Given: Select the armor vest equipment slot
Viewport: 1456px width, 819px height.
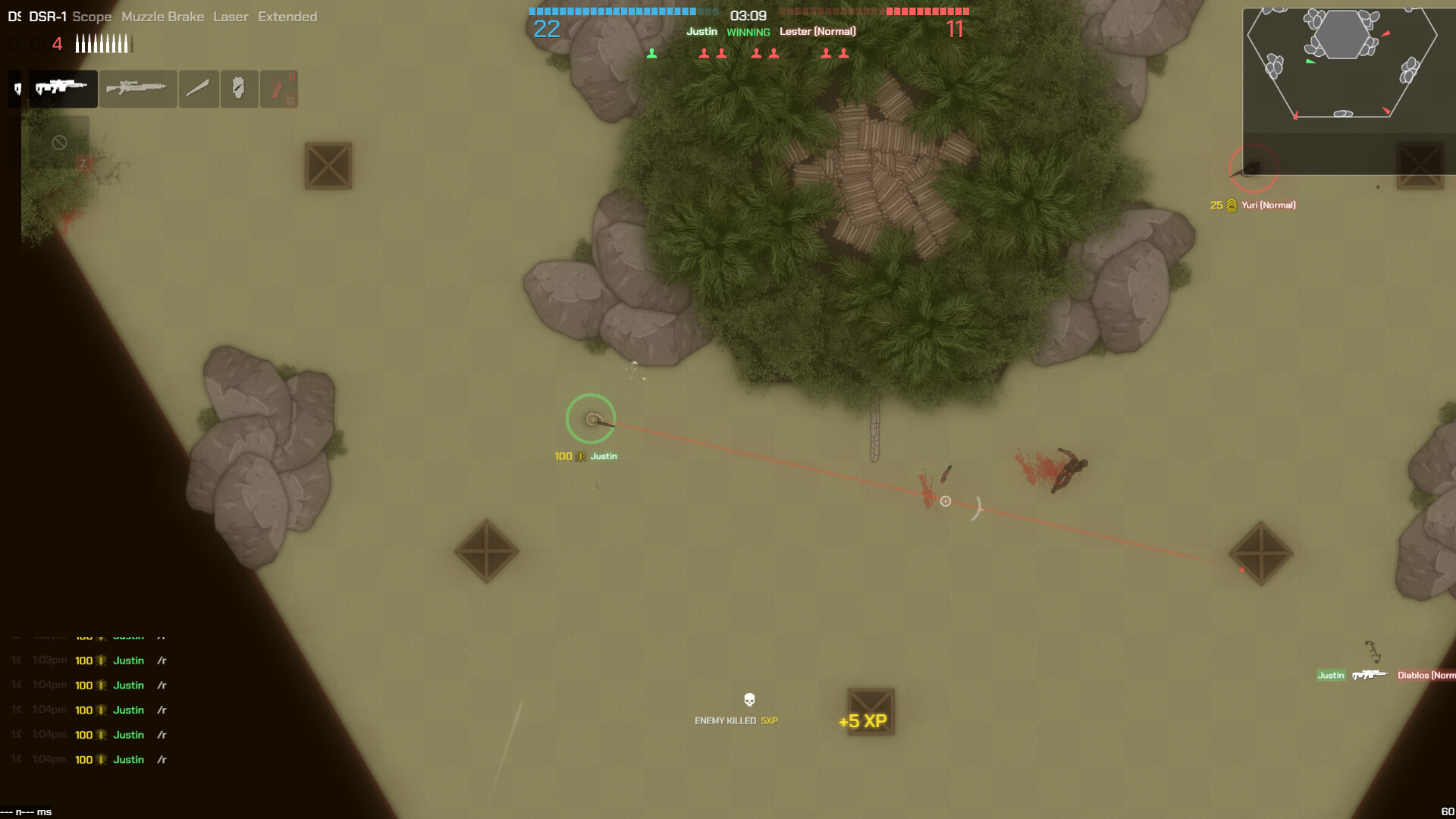Looking at the screenshot, I should tap(239, 89).
